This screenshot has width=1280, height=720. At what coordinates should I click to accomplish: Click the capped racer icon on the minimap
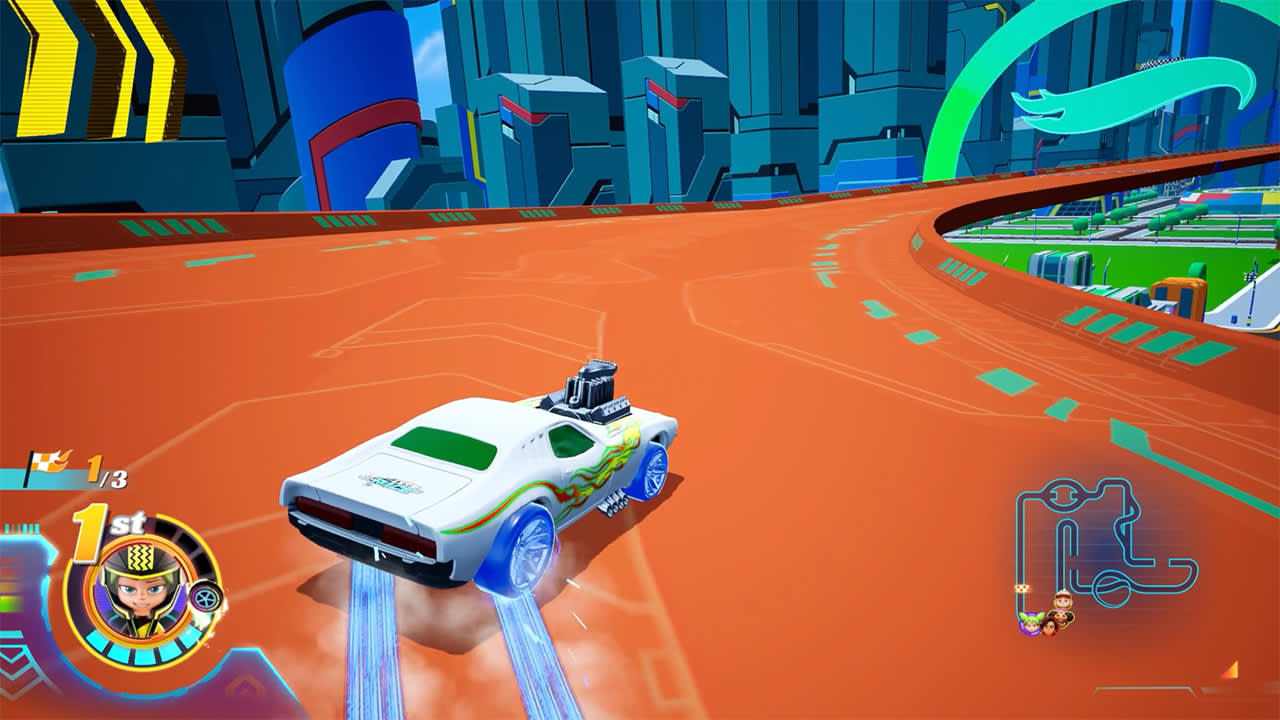tap(1062, 599)
